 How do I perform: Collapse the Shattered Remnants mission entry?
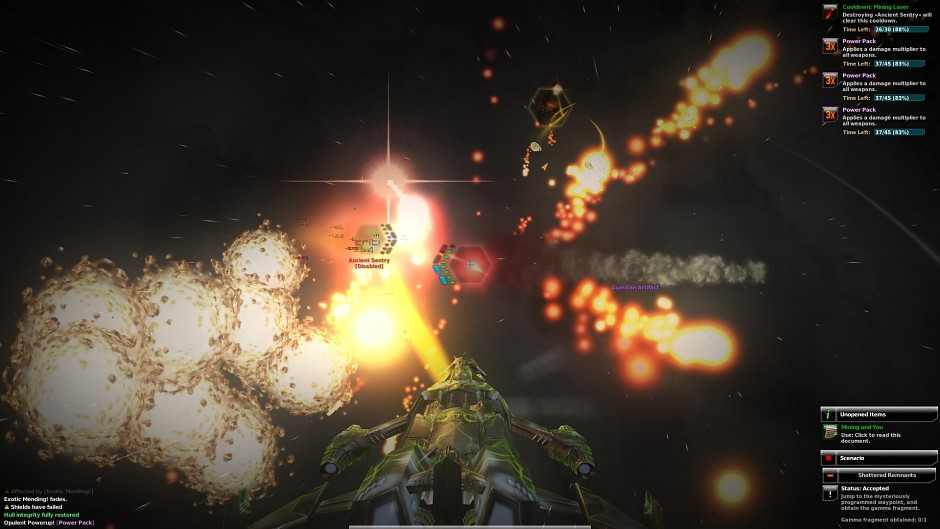(830, 475)
